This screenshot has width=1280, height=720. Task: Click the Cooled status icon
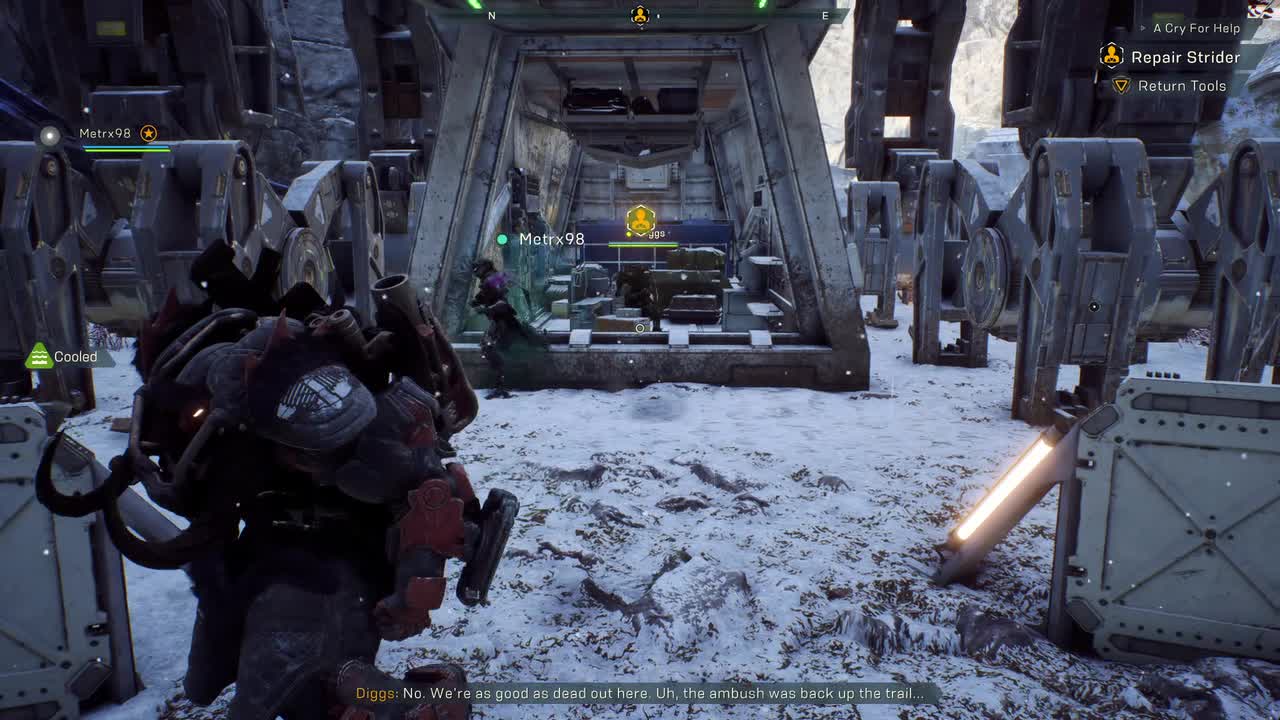(39, 356)
